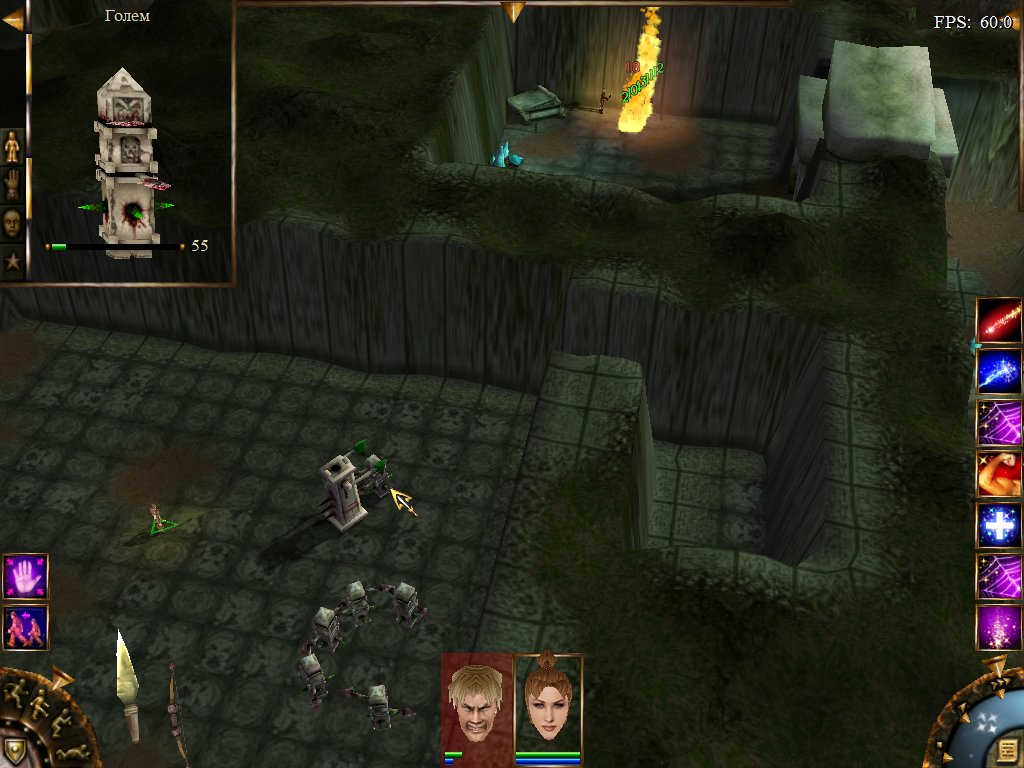This screenshot has width=1024, height=768.
Task: Open the golden body figure tab
Action: point(12,146)
